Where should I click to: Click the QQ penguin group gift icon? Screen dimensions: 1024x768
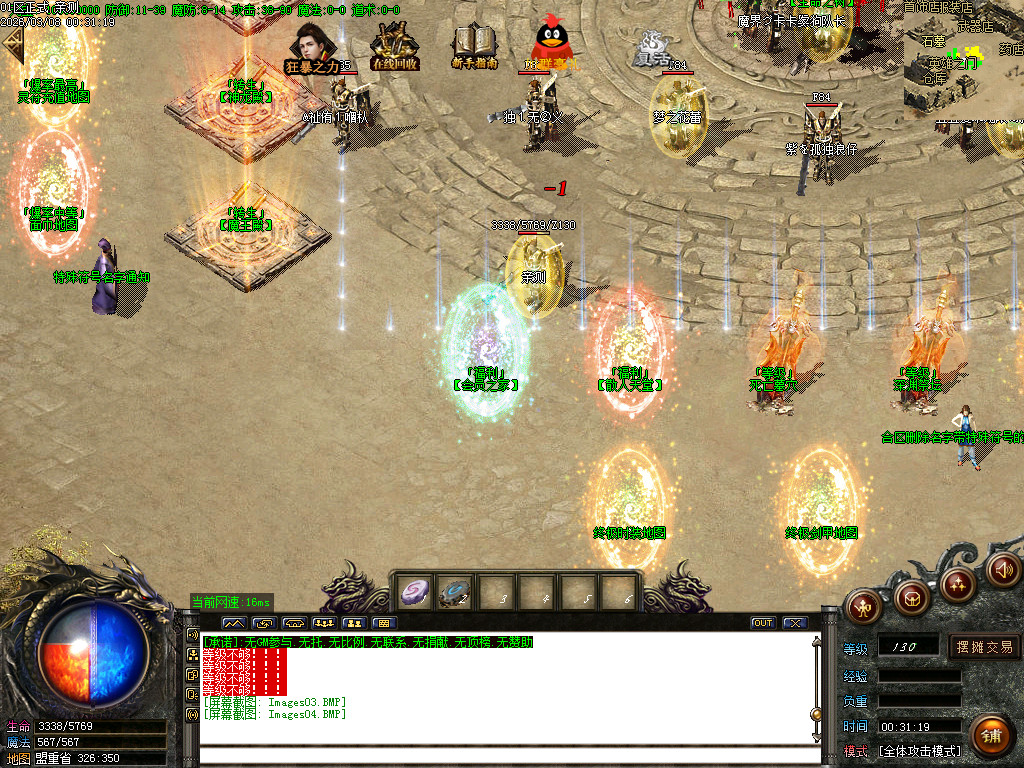click(x=551, y=45)
